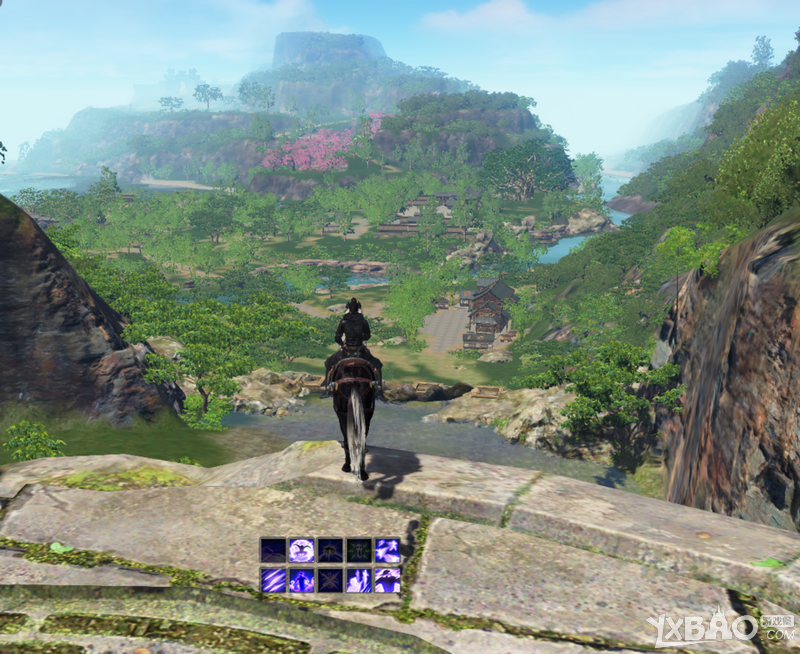Activate the glowing orb figure skill
This screenshot has width=800, height=654.
click(302, 550)
